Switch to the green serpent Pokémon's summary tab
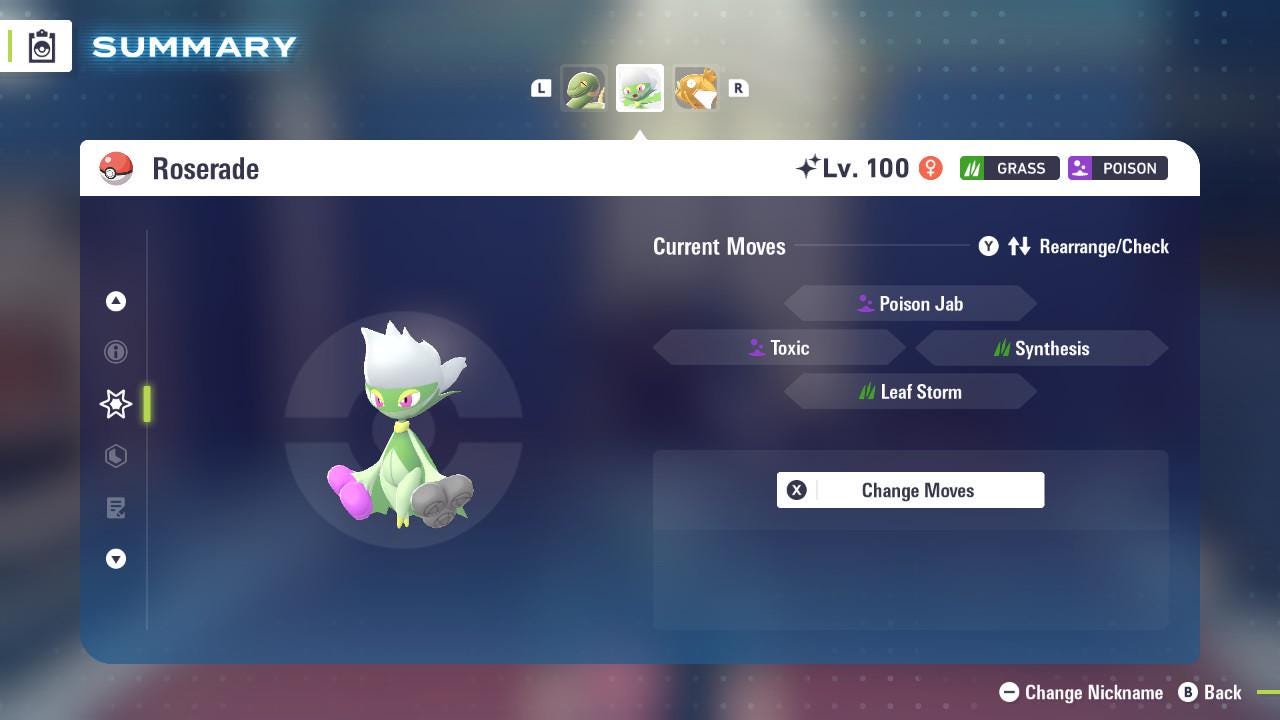The image size is (1280, 720). click(585, 88)
